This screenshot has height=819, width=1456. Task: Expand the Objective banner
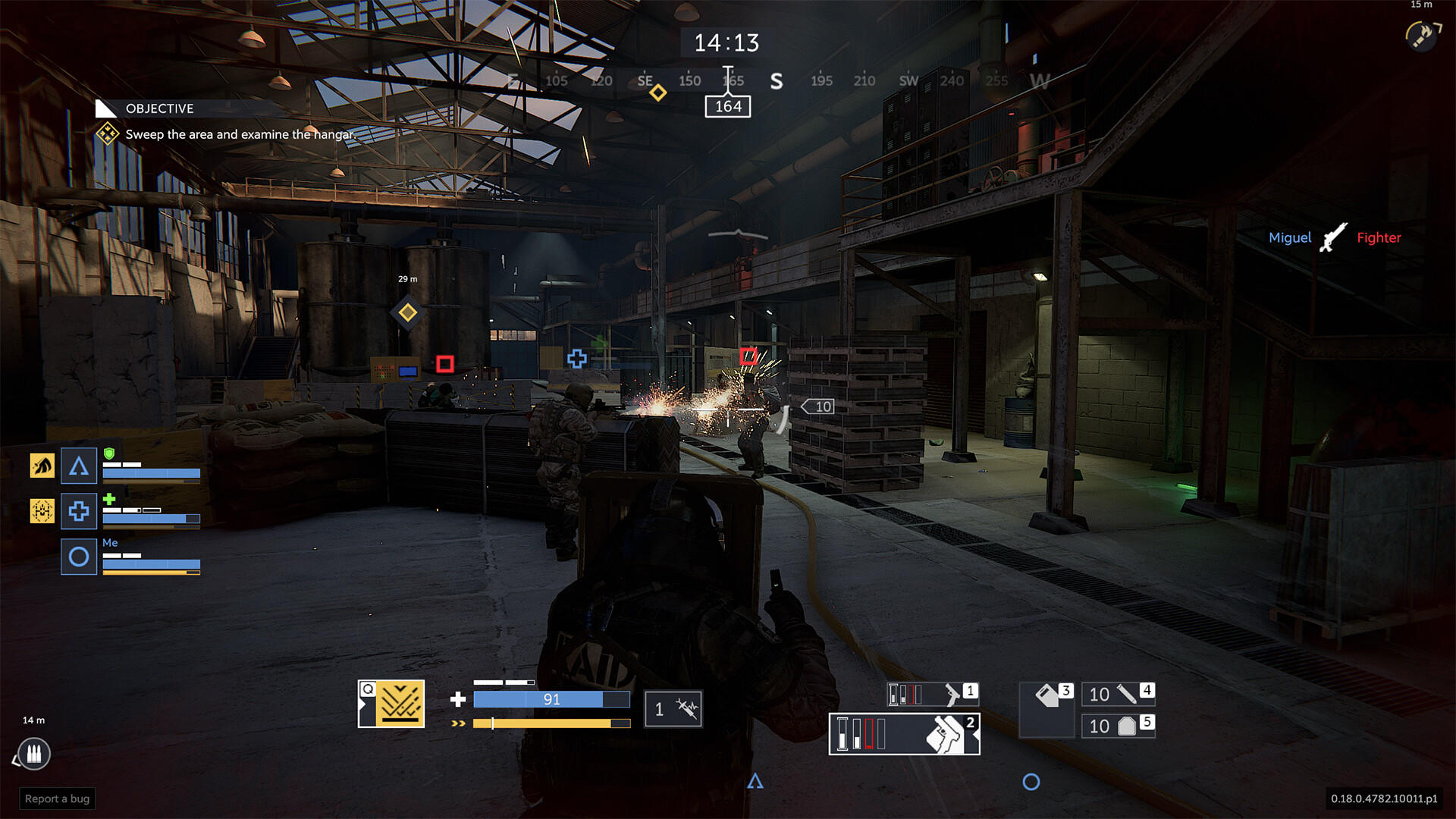pyautogui.click(x=159, y=108)
